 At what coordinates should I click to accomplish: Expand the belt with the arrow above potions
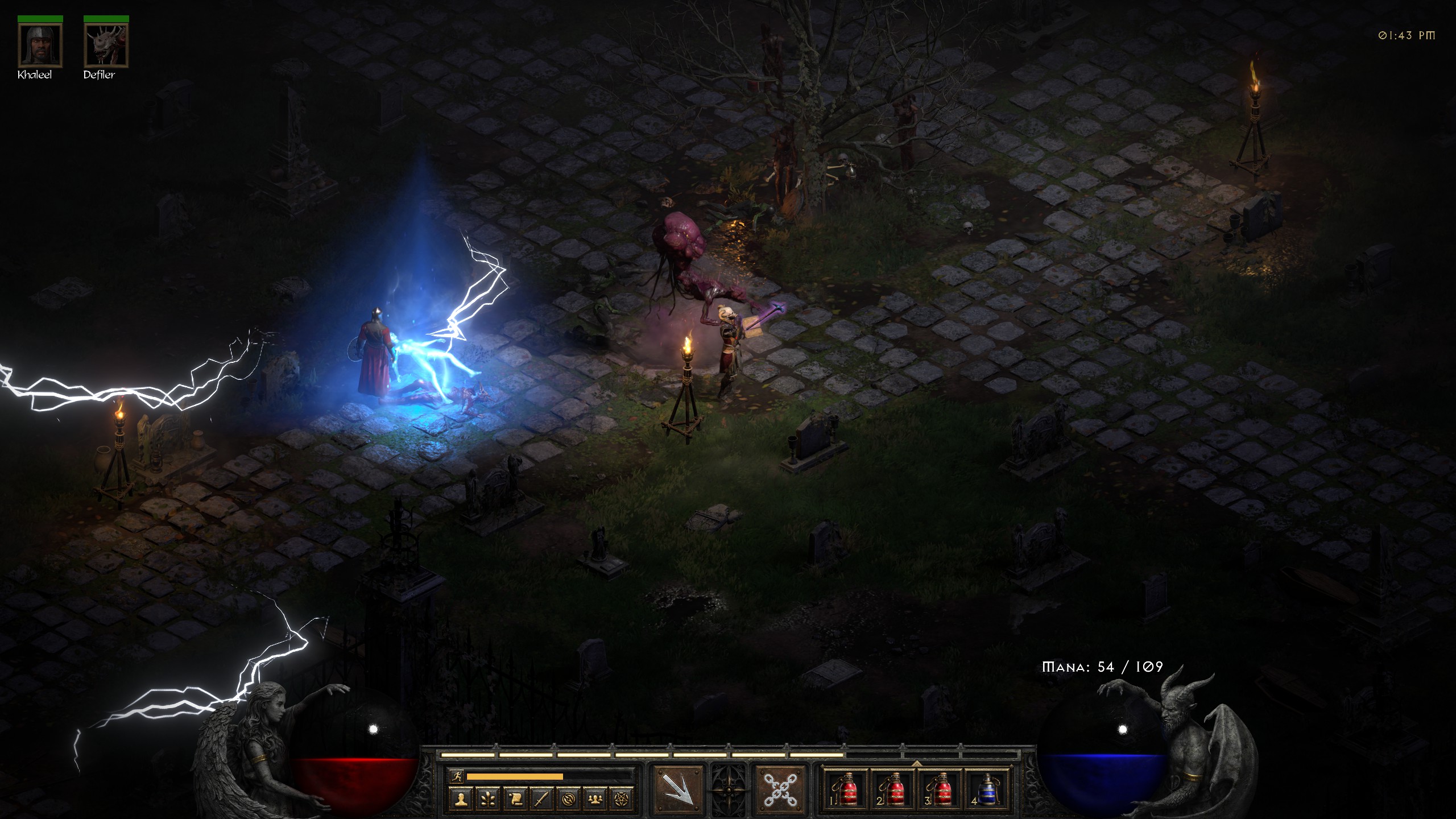917,763
